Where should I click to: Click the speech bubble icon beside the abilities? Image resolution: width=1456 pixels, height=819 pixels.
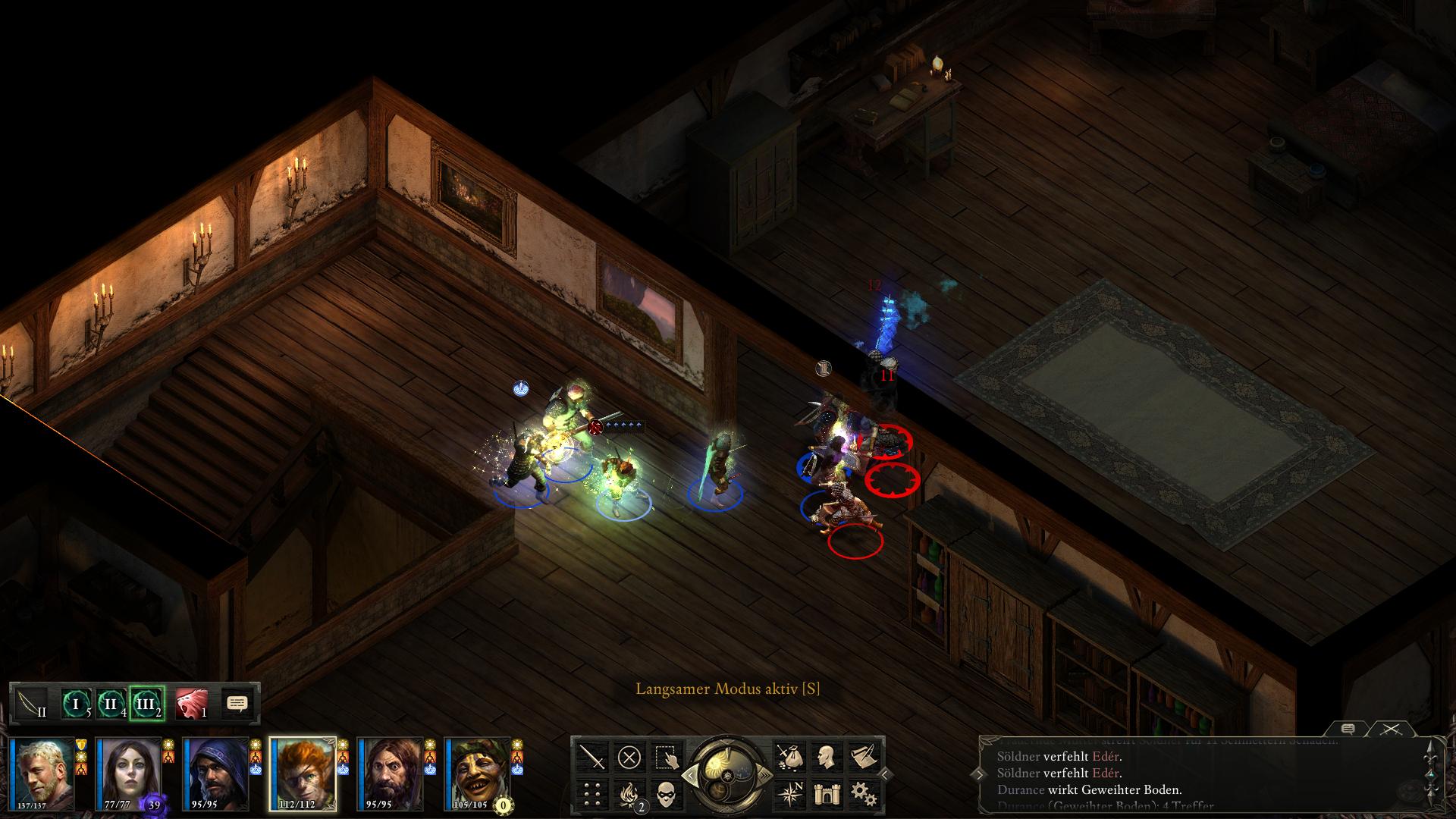coord(237,704)
